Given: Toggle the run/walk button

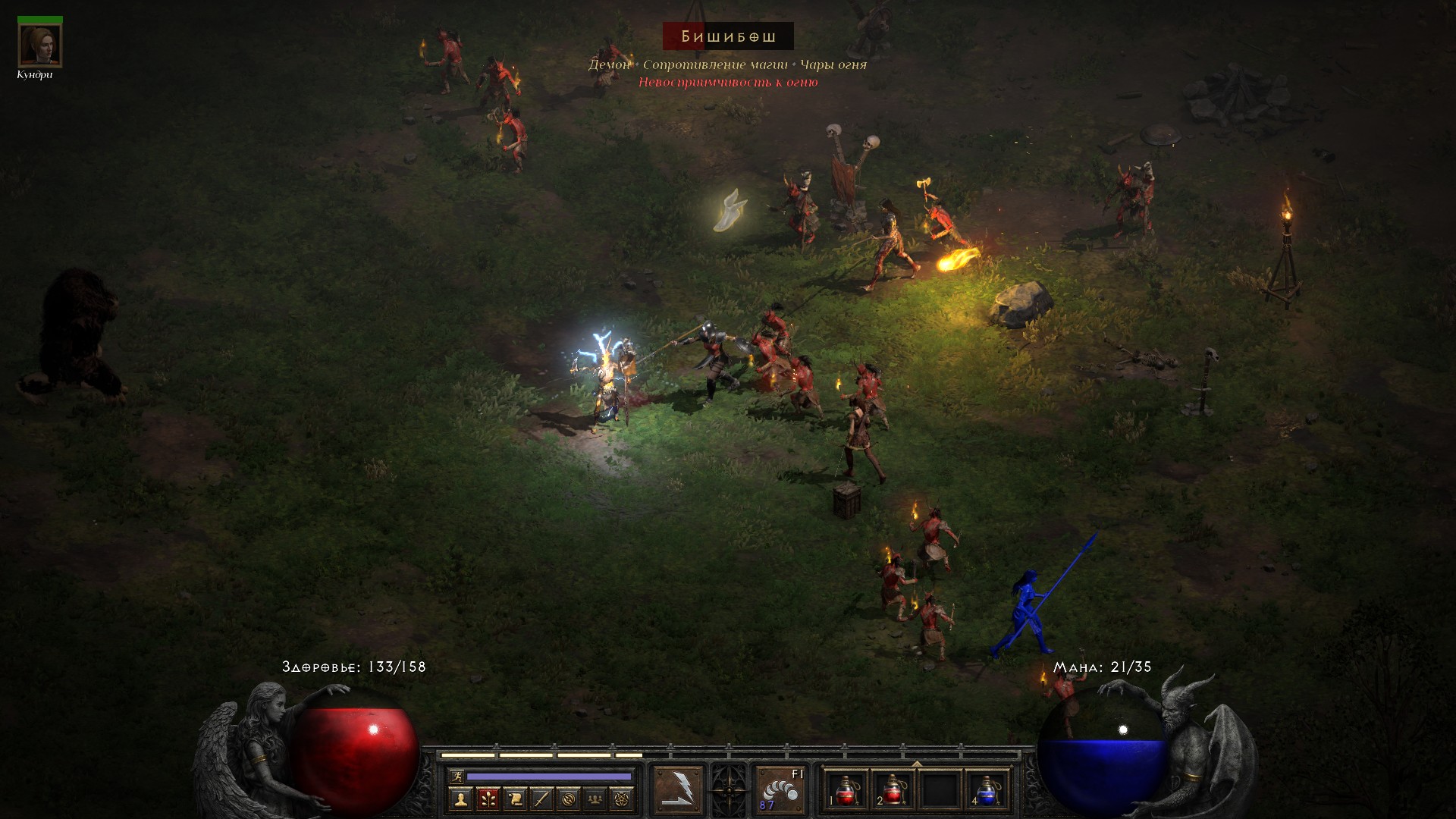Looking at the screenshot, I should (456, 777).
